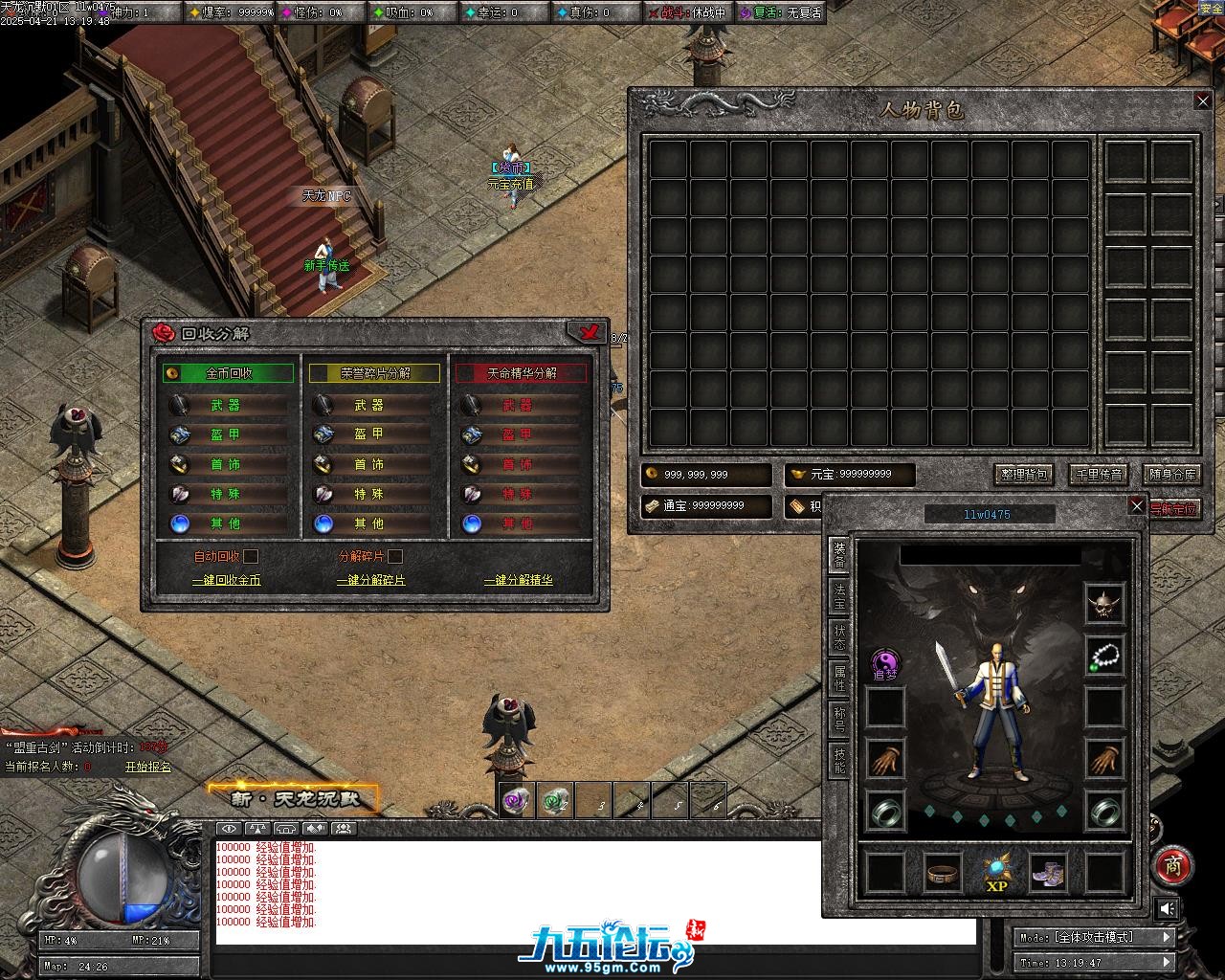The image size is (1225, 980).
Task: Toggle the 自动回收 checkbox
Action: pyautogui.click(x=251, y=556)
